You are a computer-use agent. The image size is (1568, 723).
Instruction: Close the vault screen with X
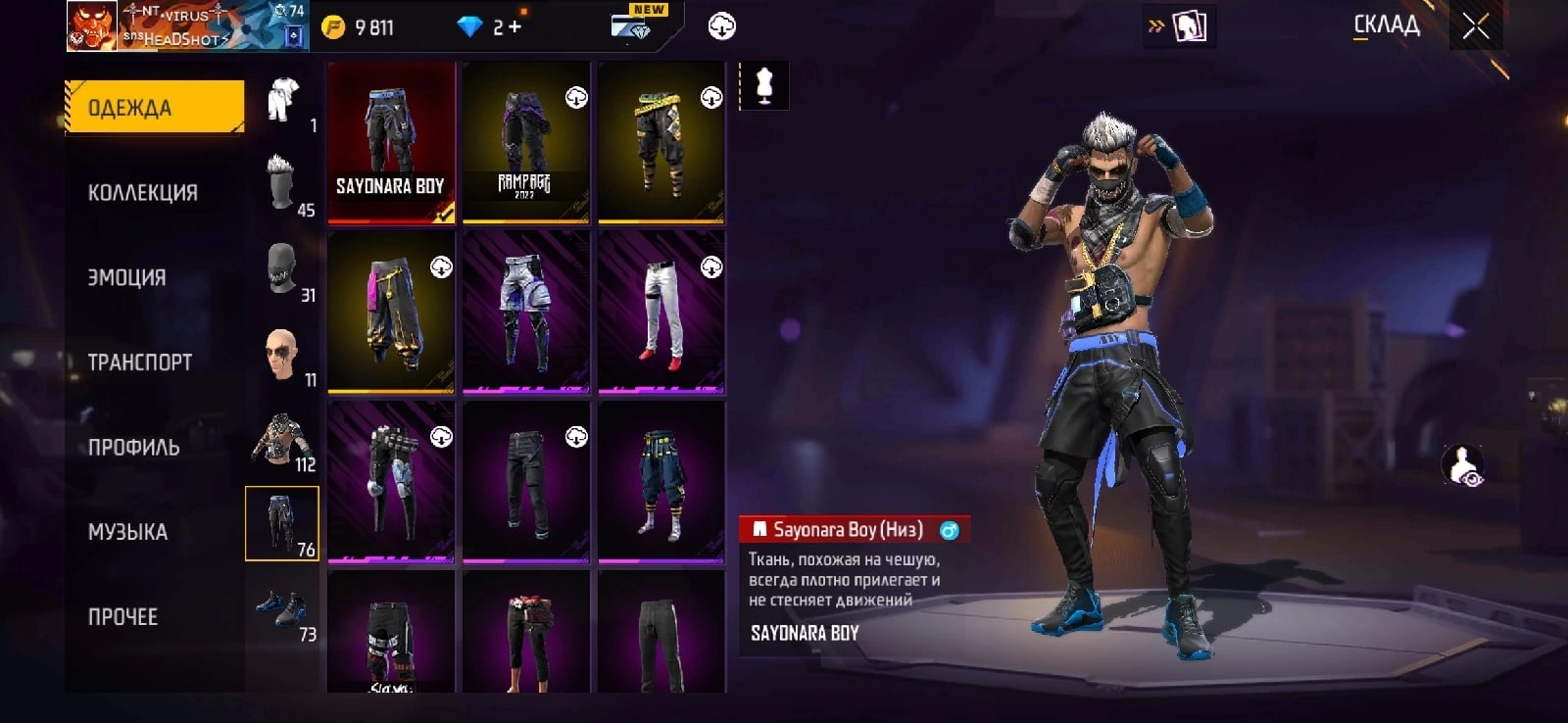pyautogui.click(x=1476, y=26)
